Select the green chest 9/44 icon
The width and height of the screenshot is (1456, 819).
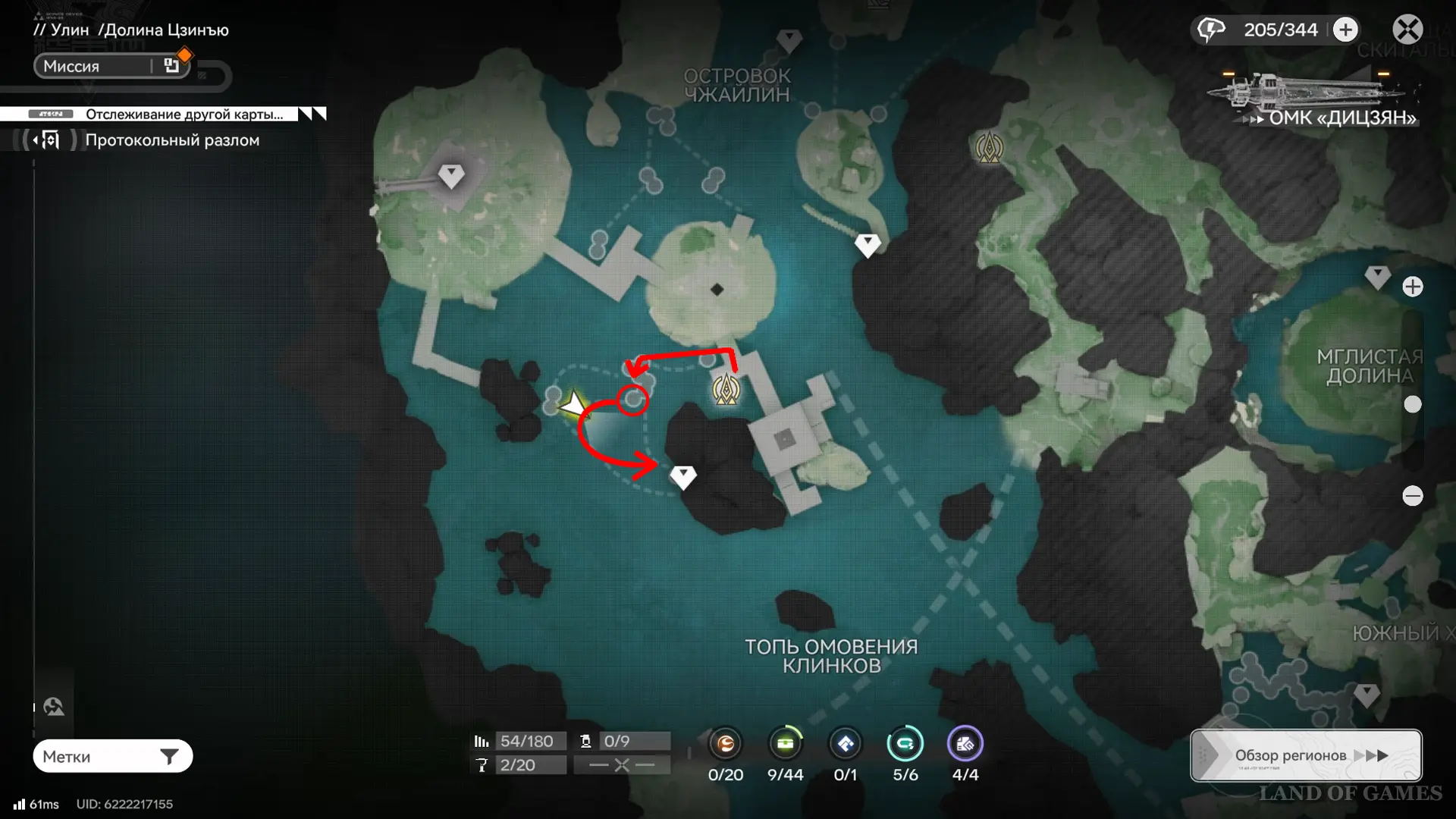(x=785, y=744)
